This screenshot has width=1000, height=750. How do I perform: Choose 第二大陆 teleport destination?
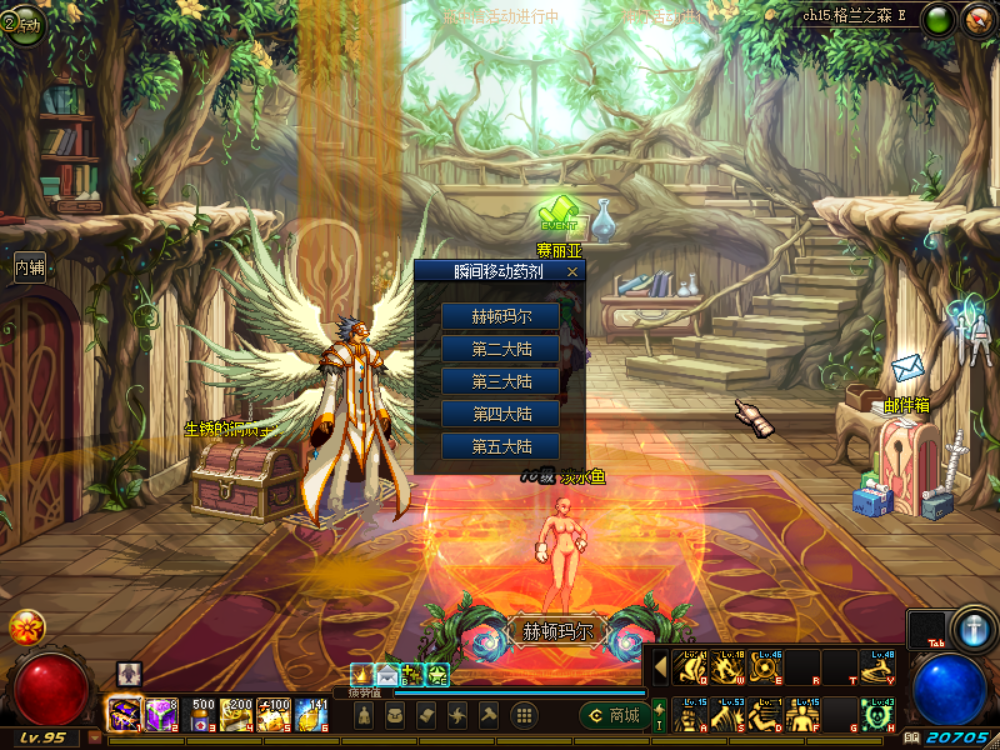[x=501, y=349]
